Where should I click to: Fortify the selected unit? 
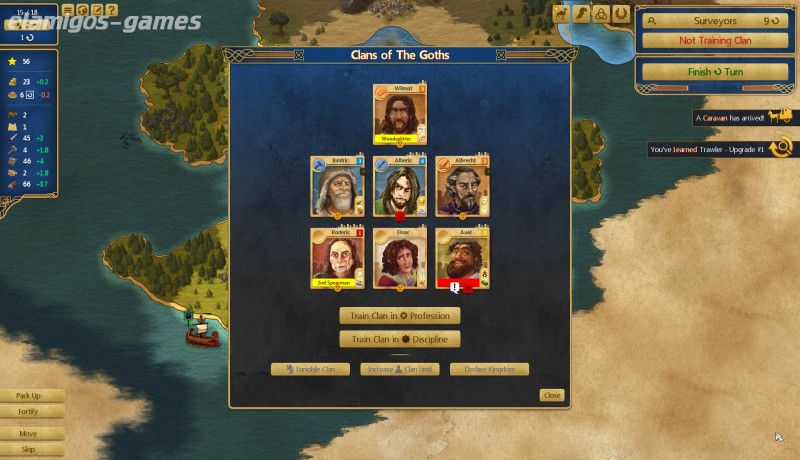pyautogui.click(x=28, y=411)
